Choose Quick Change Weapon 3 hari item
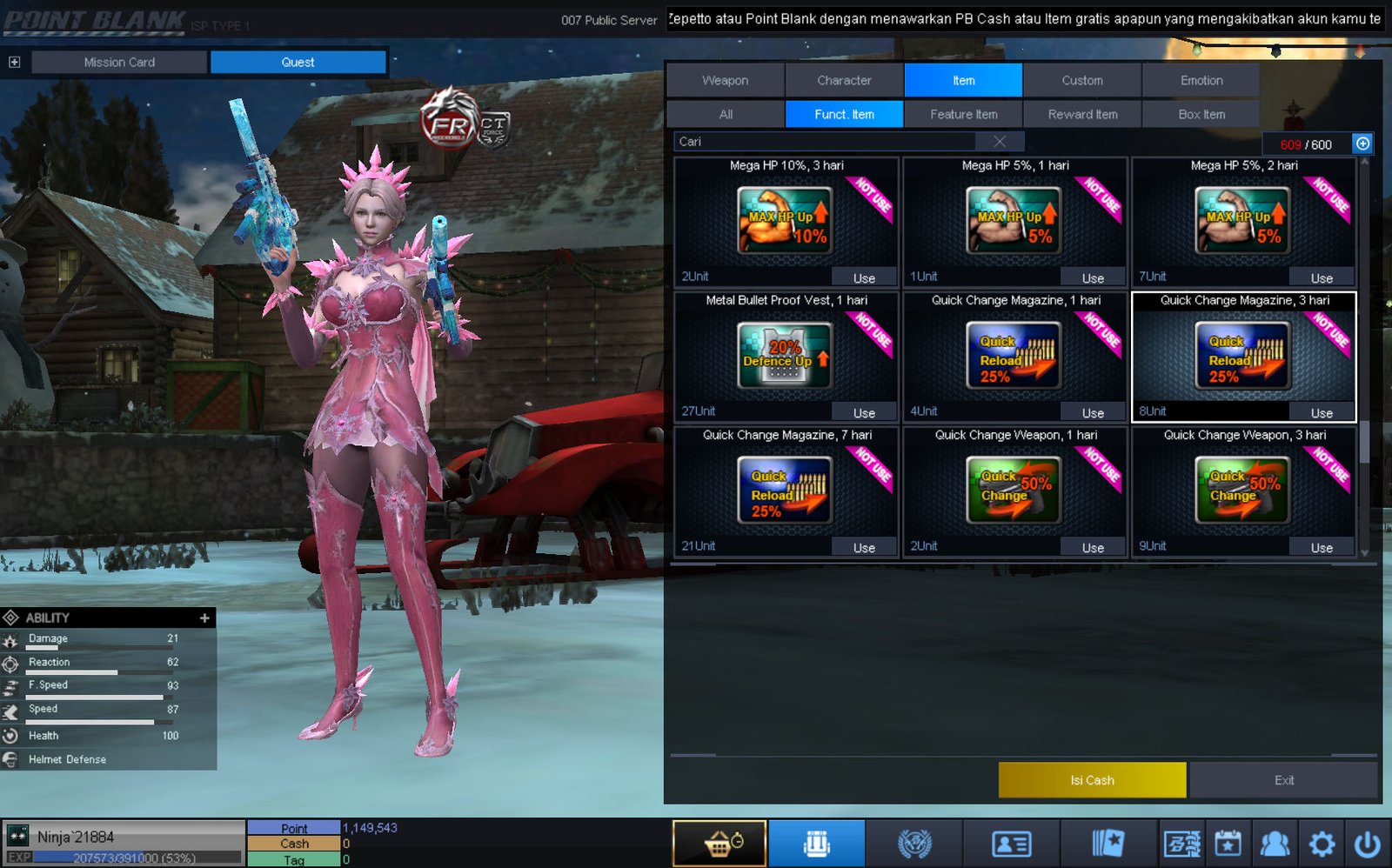 1242,490
